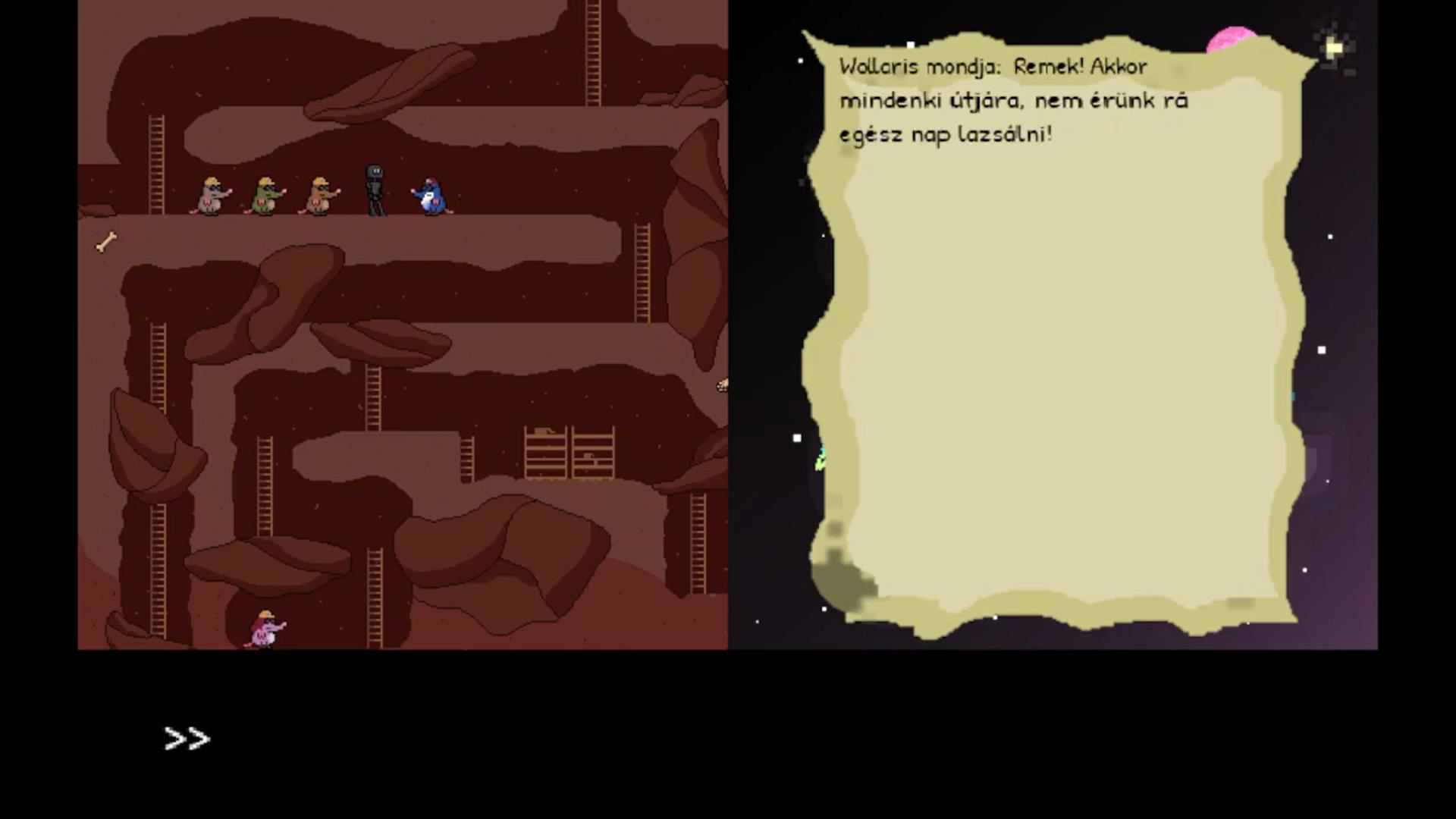Select the brown mole wearing a helmet

(x=318, y=196)
